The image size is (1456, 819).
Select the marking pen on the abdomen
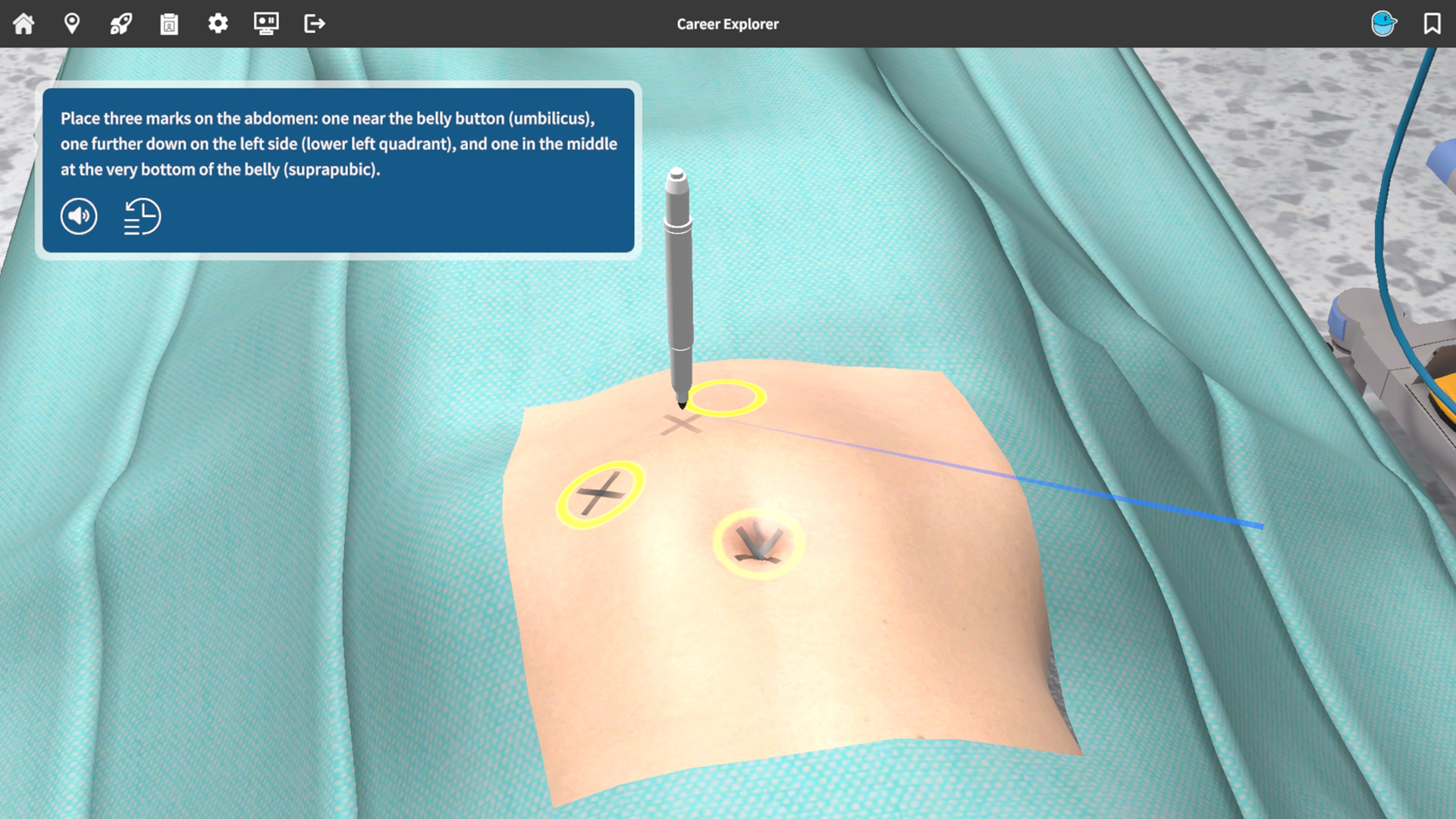pos(679,288)
